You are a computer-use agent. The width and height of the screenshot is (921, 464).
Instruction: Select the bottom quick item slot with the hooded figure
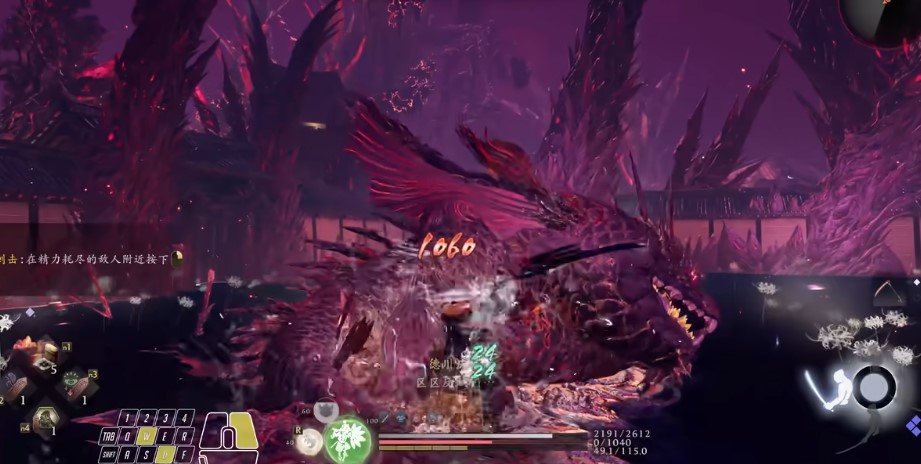[44, 418]
